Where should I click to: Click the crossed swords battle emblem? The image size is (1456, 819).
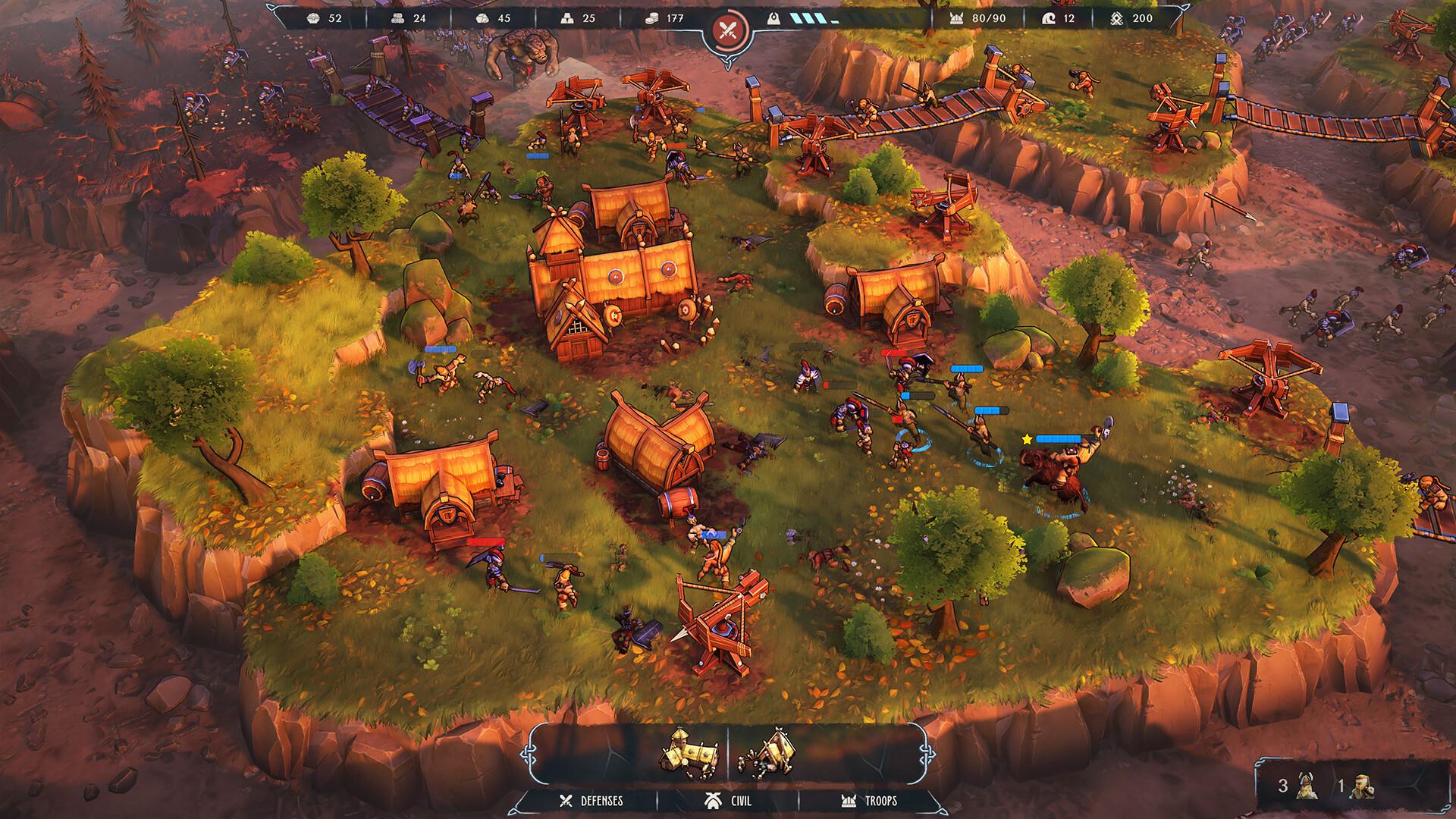729,31
